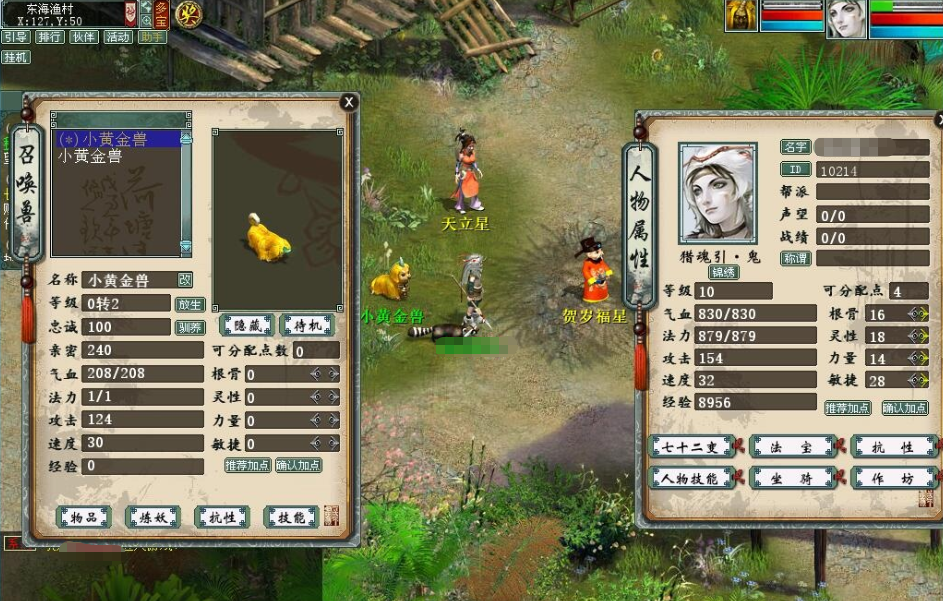
Task: Open the 坐骑 mount menu
Action: (x=793, y=478)
